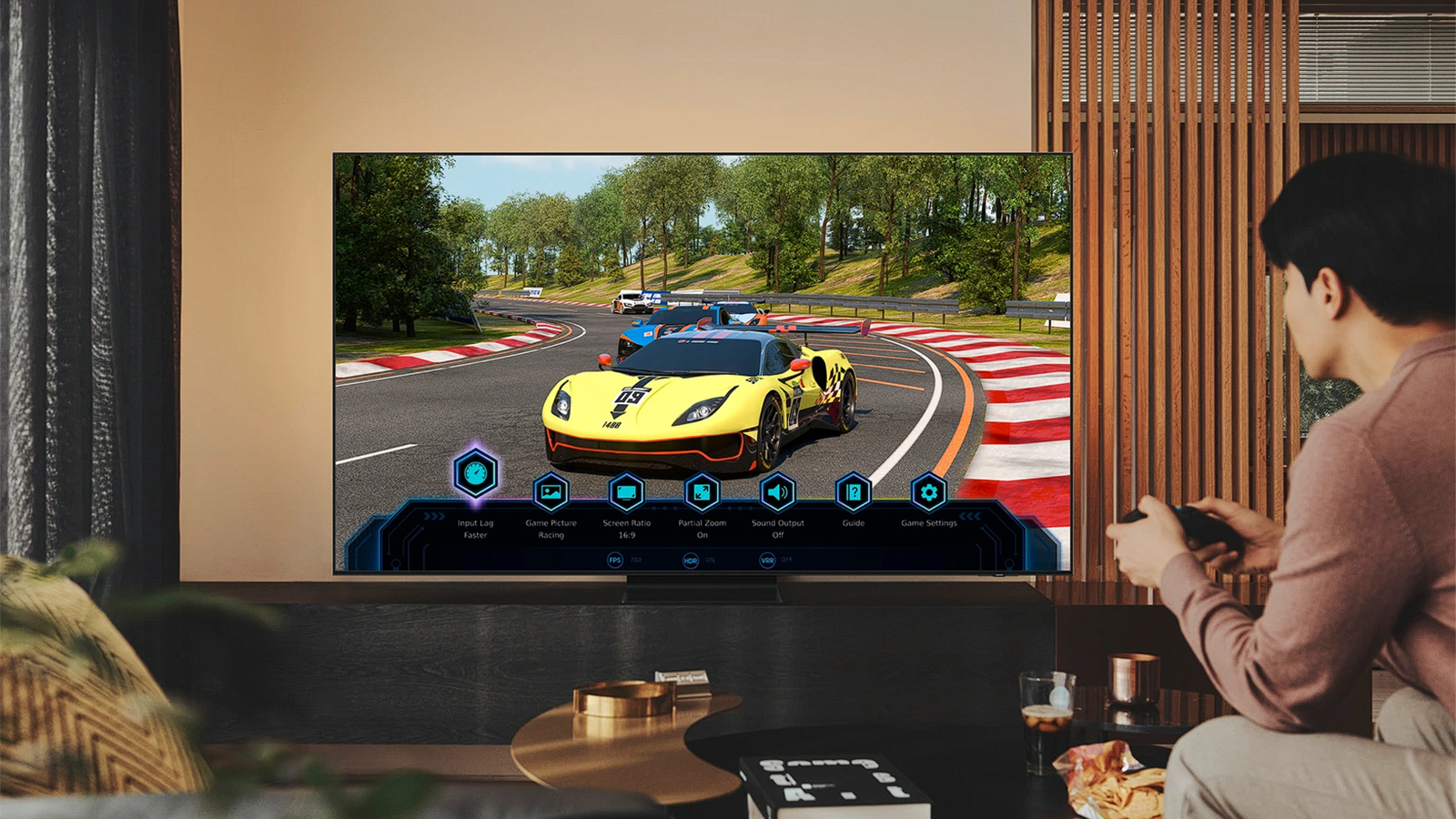Click the Game Picture Racing label
1456x819 pixels.
[551, 528]
